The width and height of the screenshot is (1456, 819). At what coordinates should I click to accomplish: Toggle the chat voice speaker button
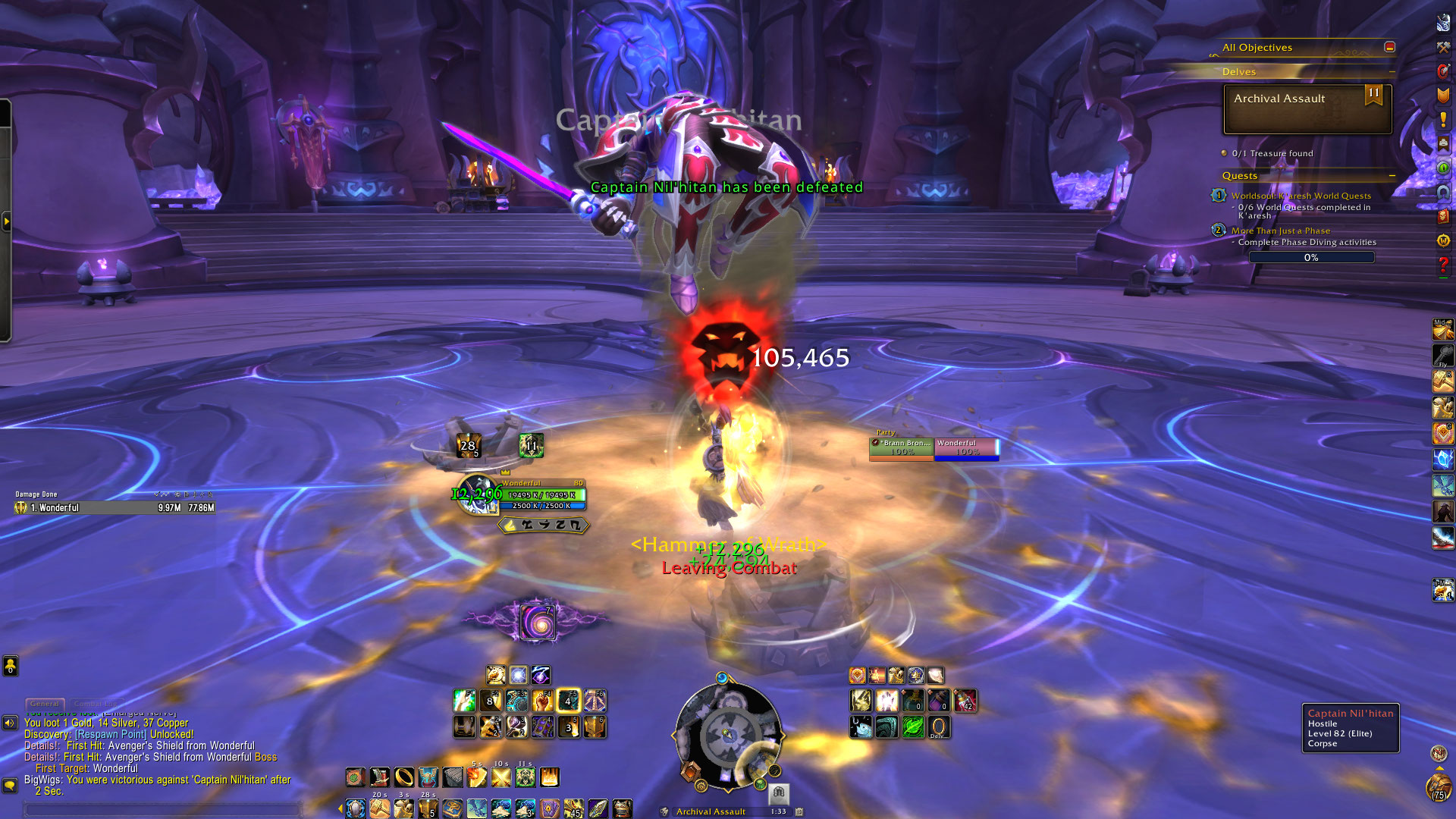click(x=10, y=723)
